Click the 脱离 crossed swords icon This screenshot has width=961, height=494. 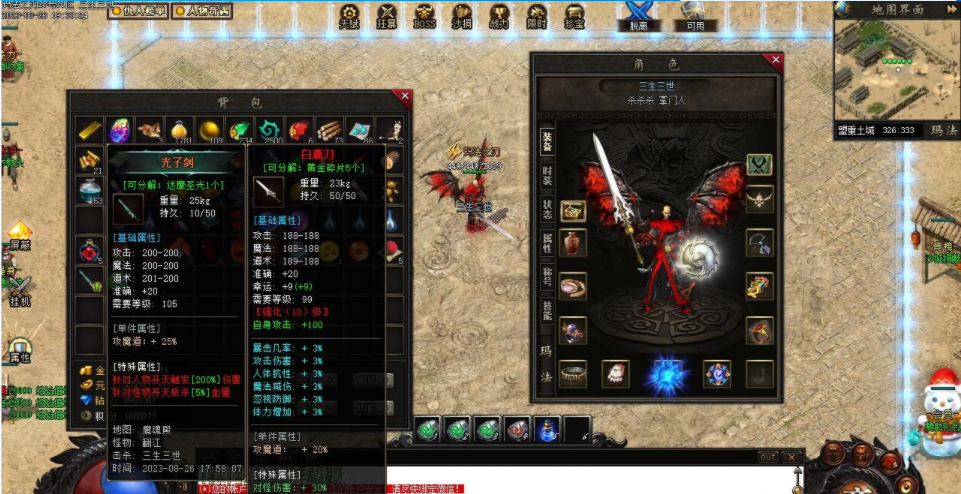pyautogui.click(x=638, y=15)
